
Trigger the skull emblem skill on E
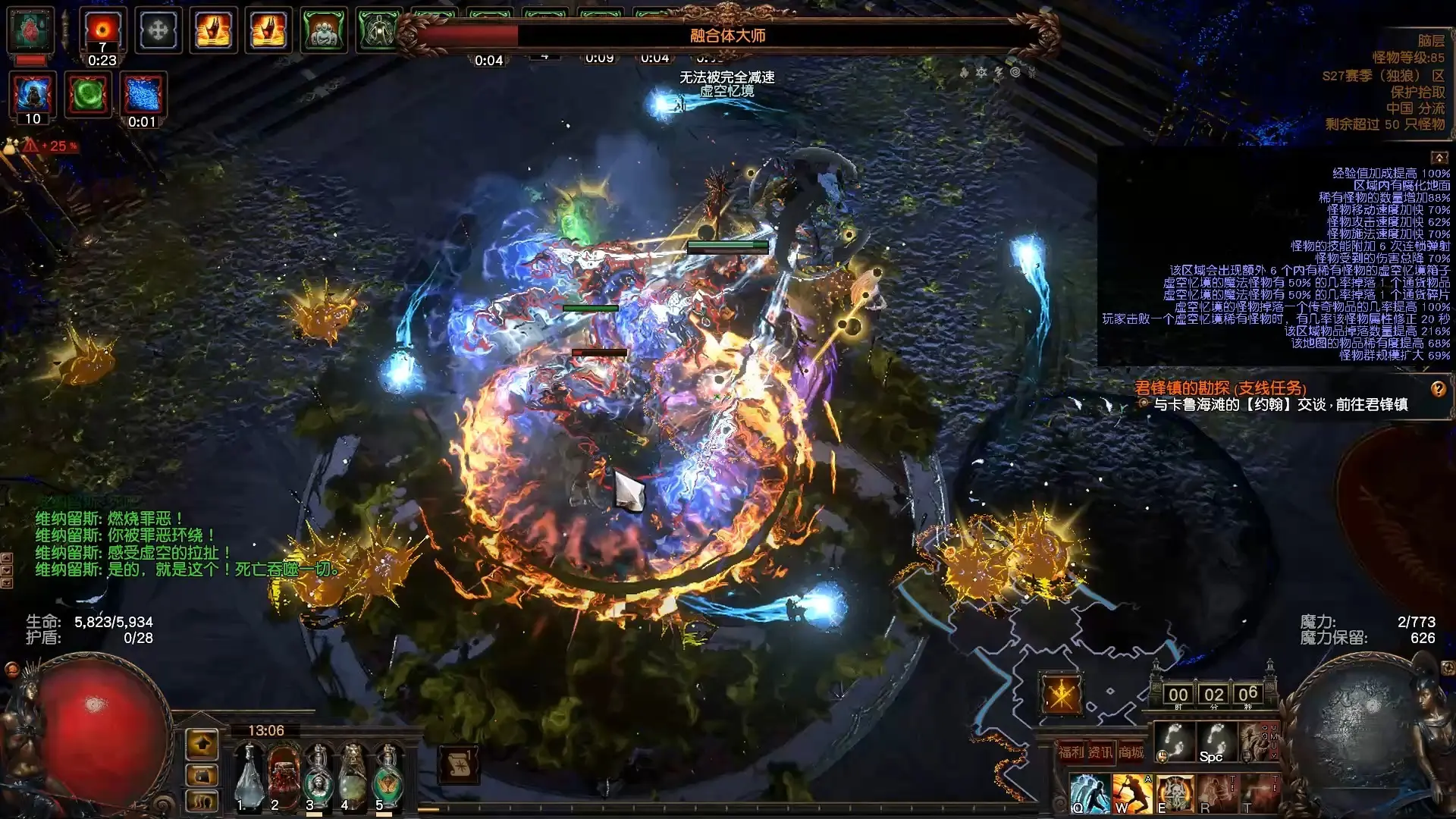point(1174,793)
